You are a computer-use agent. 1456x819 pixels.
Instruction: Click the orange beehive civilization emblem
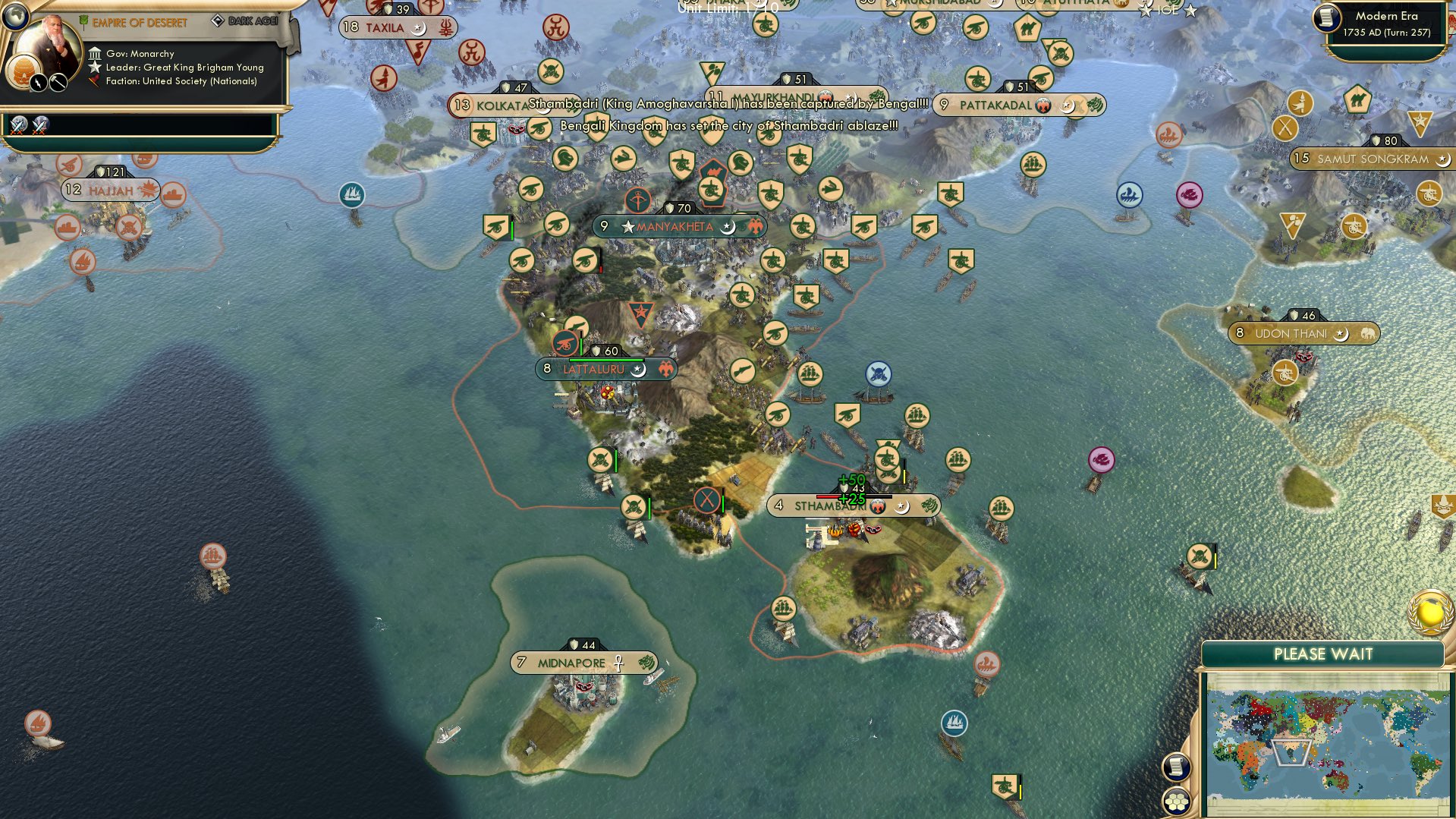pyautogui.click(x=22, y=71)
